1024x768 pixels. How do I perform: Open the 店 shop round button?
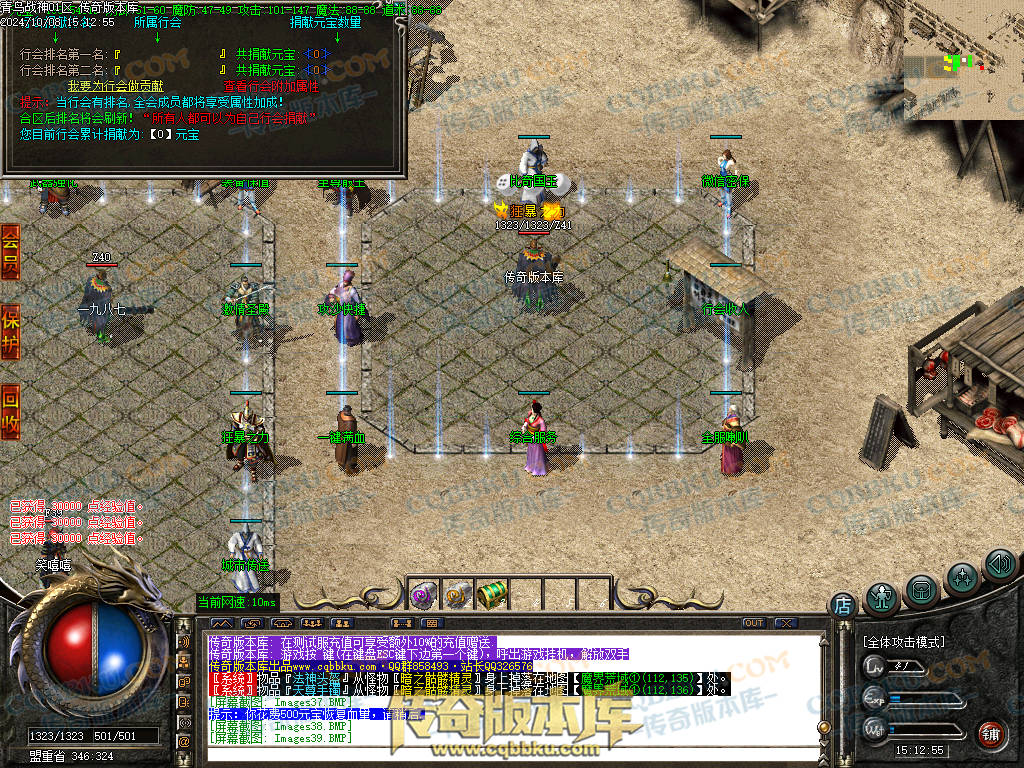coord(843,605)
